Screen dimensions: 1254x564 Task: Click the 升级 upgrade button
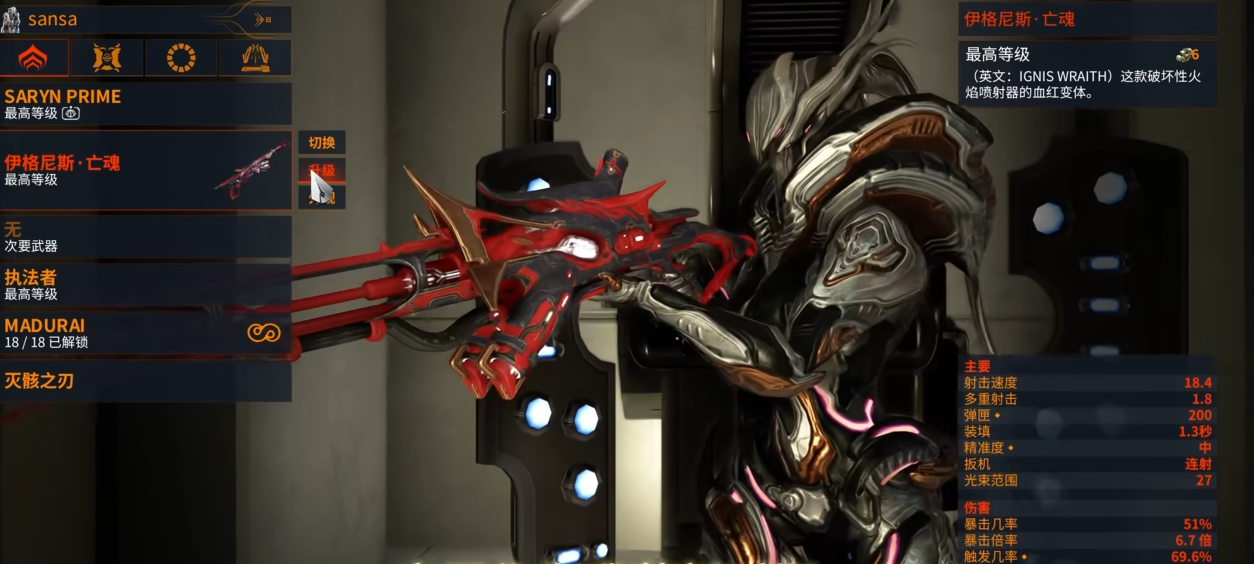[322, 170]
